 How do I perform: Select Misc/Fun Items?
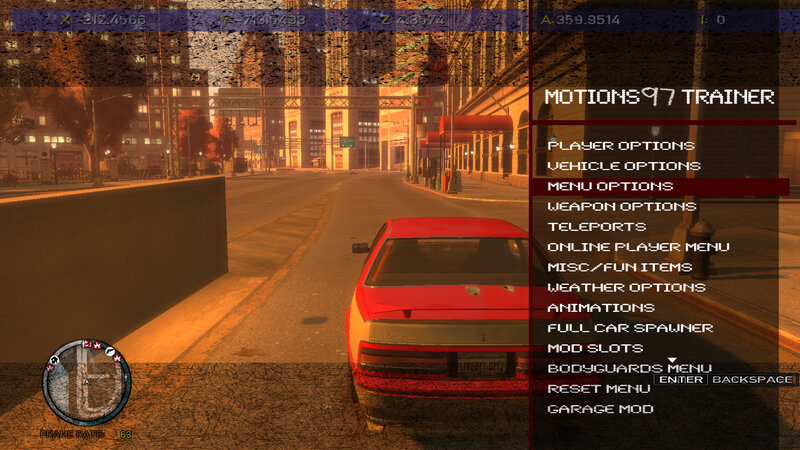click(619, 267)
